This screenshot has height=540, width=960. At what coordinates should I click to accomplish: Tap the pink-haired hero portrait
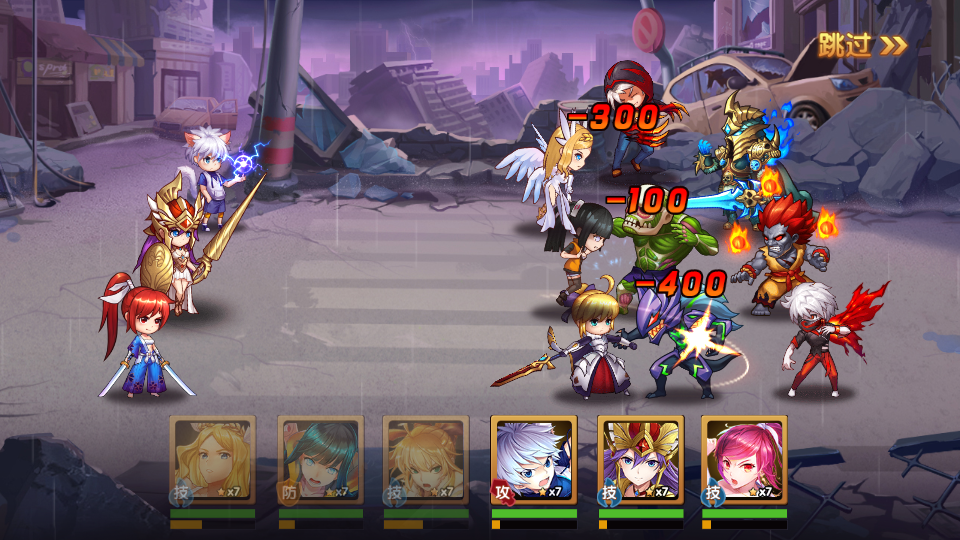(744, 459)
